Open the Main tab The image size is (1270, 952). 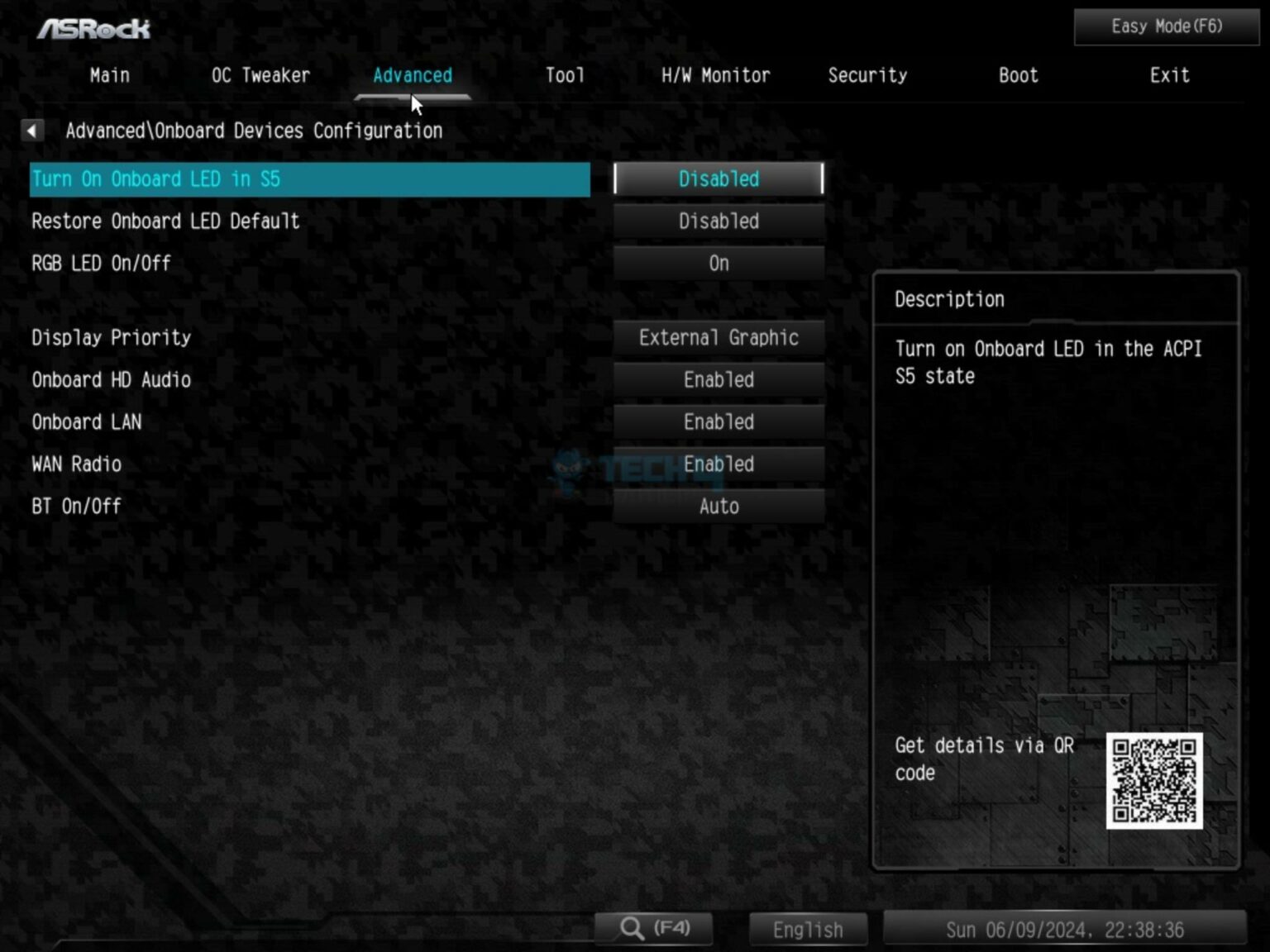pyautogui.click(x=110, y=76)
